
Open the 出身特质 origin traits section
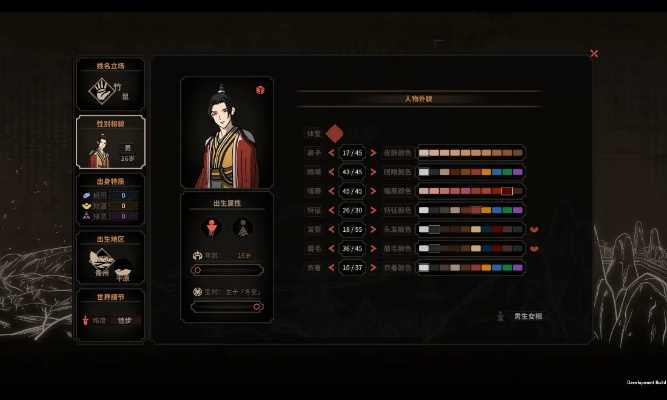(110, 200)
